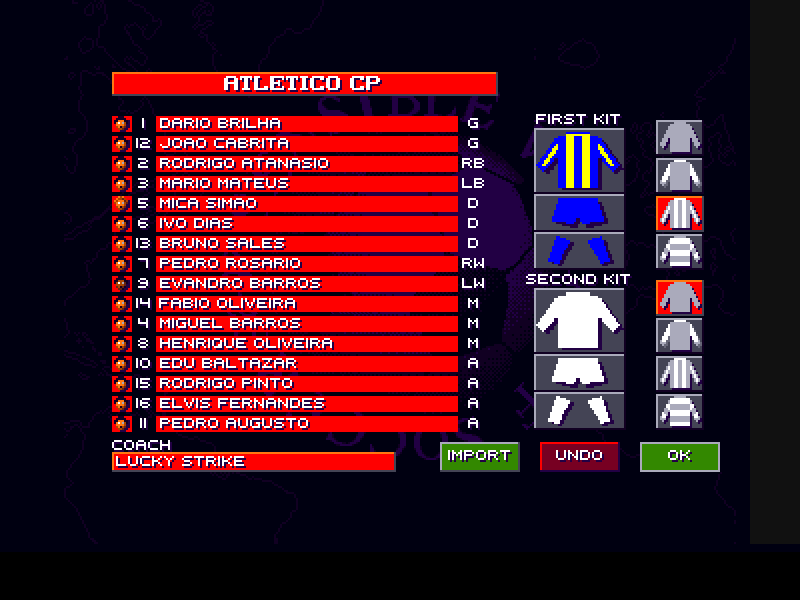The image size is (800, 600).
Task: Click on Pedro Augusto's name
Action: (306, 424)
